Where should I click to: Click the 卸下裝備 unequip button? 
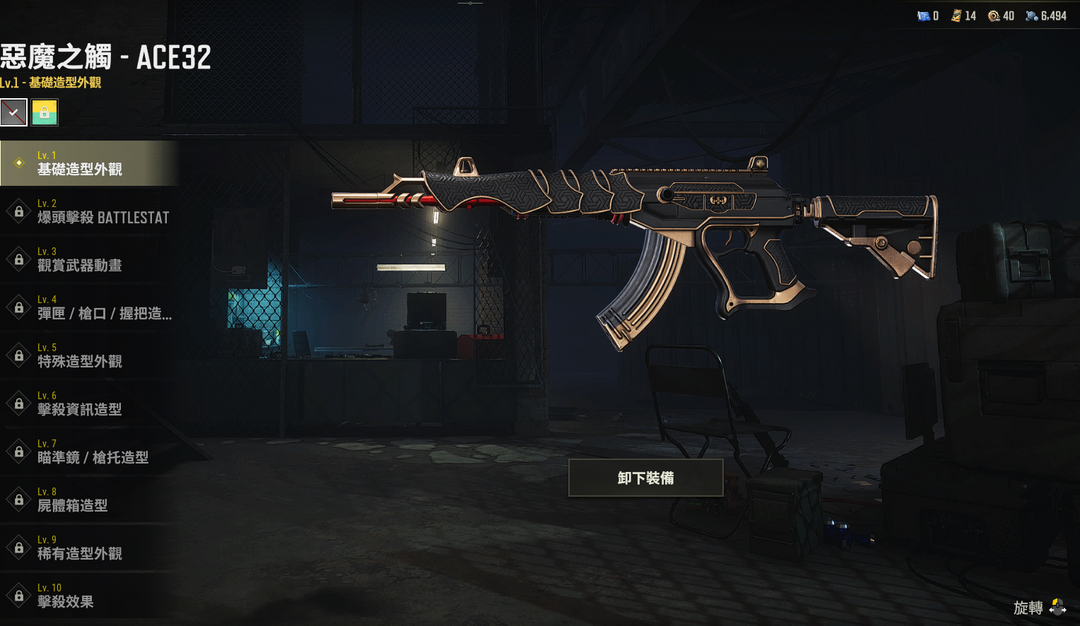645,478
